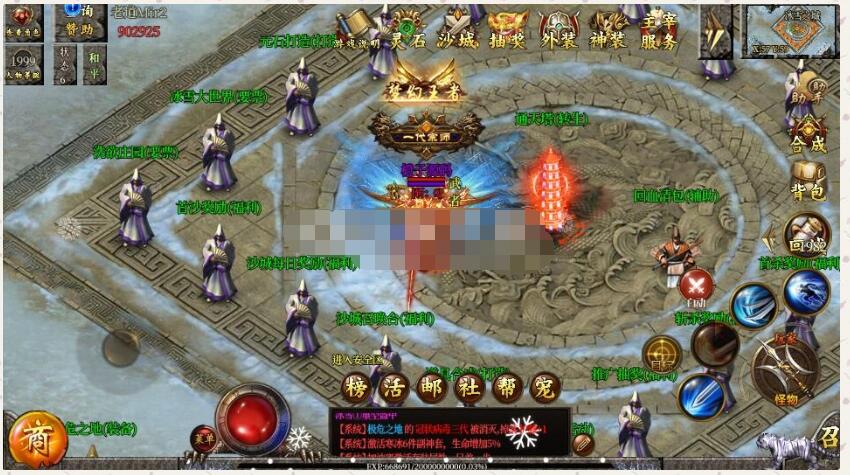The width and height of the screenshot is (850, 475).
Task: Open the 外装 outfit menu
Action: click(x=559, y=32)
